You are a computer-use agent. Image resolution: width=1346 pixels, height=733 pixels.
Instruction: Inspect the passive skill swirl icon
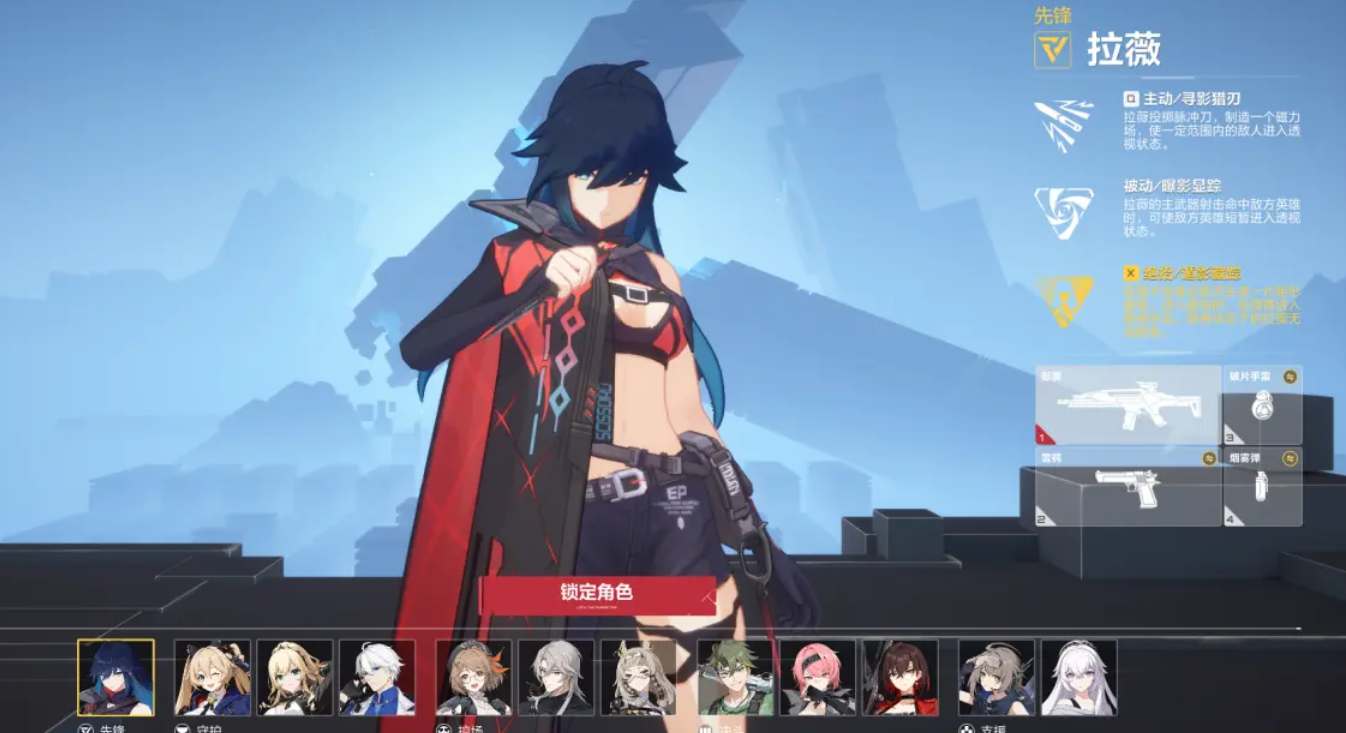pos(1063,212)
